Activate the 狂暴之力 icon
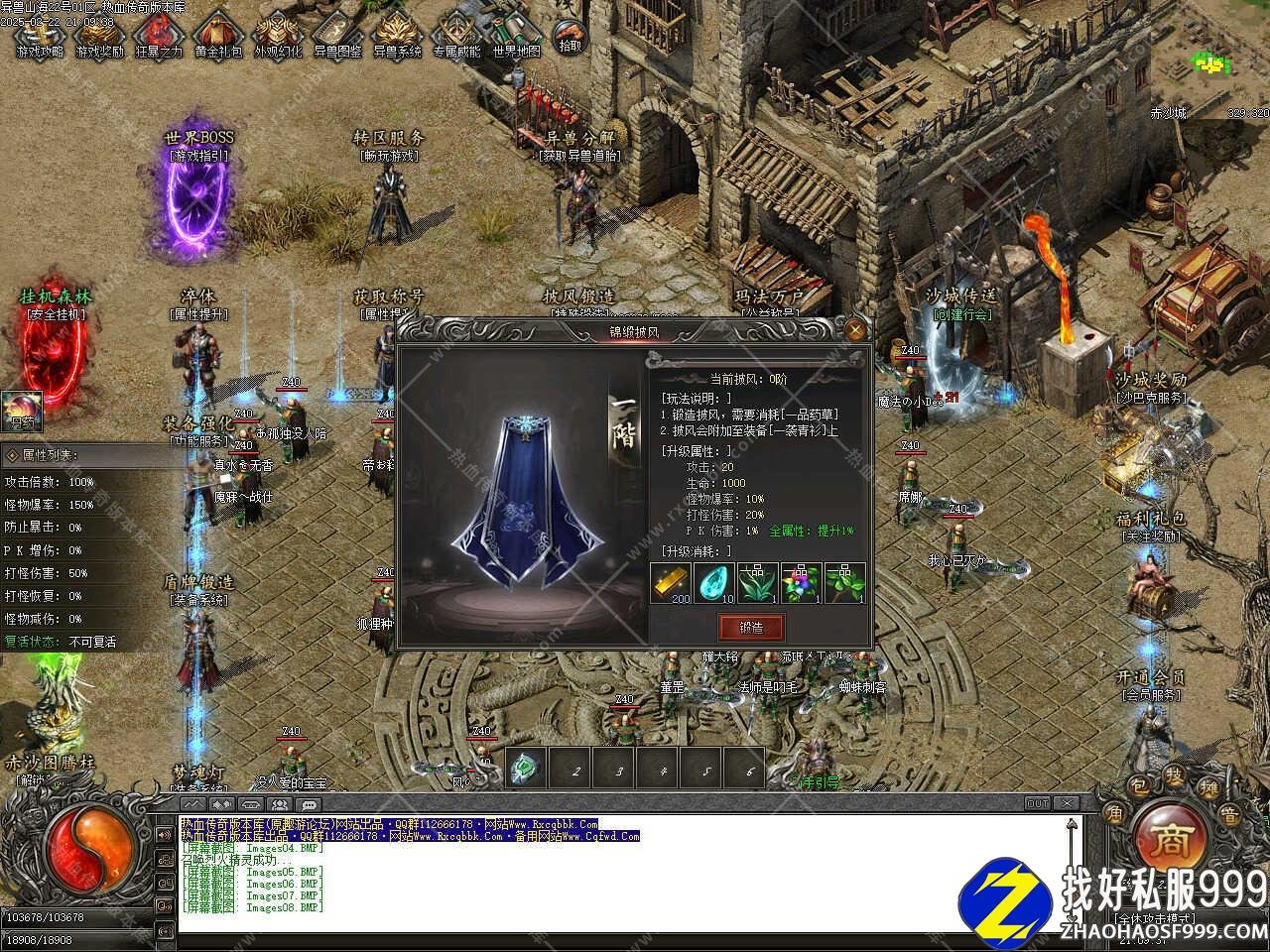 (159, 34)
